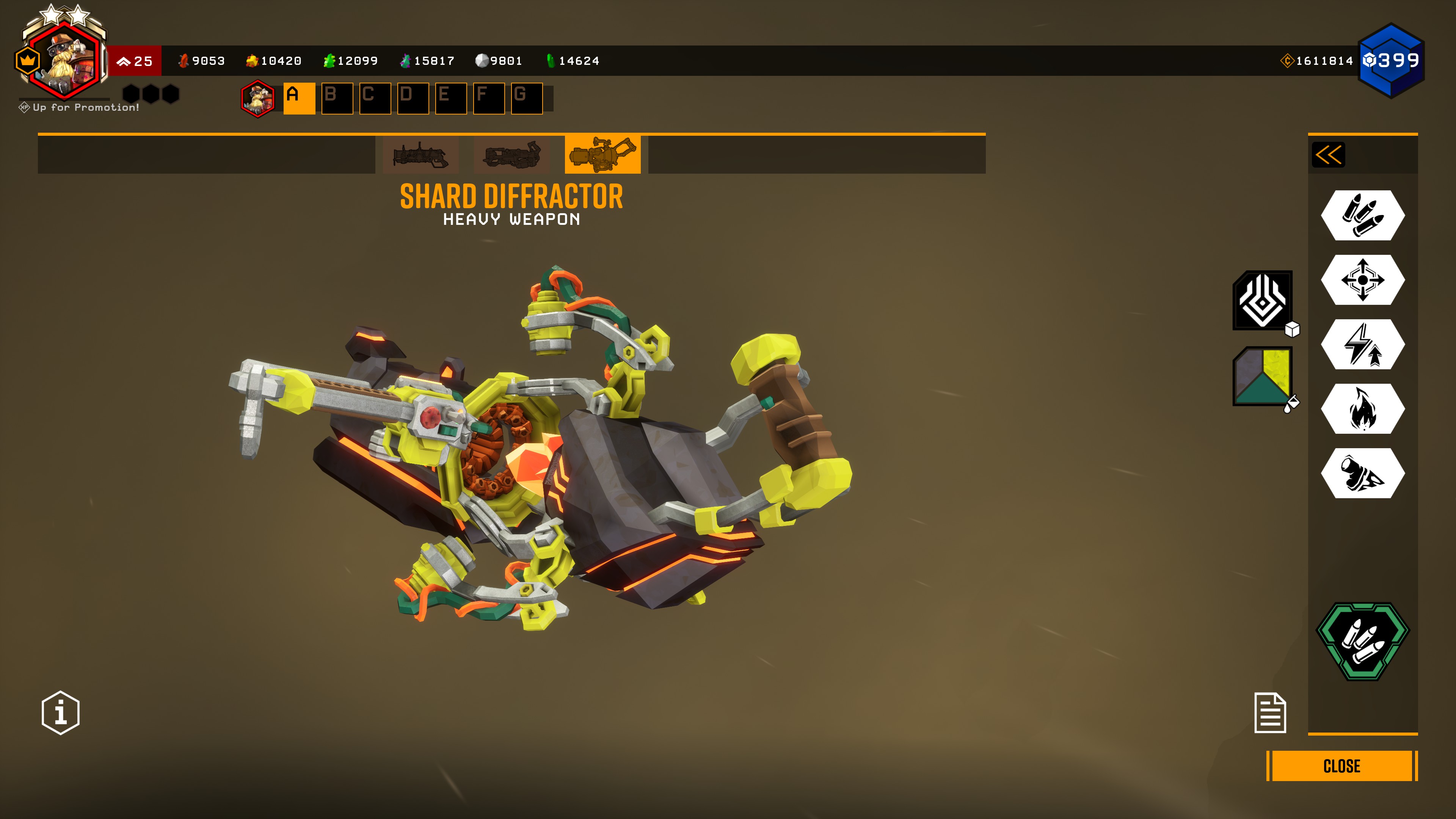Choose loadout C

(x=375, y=98)
